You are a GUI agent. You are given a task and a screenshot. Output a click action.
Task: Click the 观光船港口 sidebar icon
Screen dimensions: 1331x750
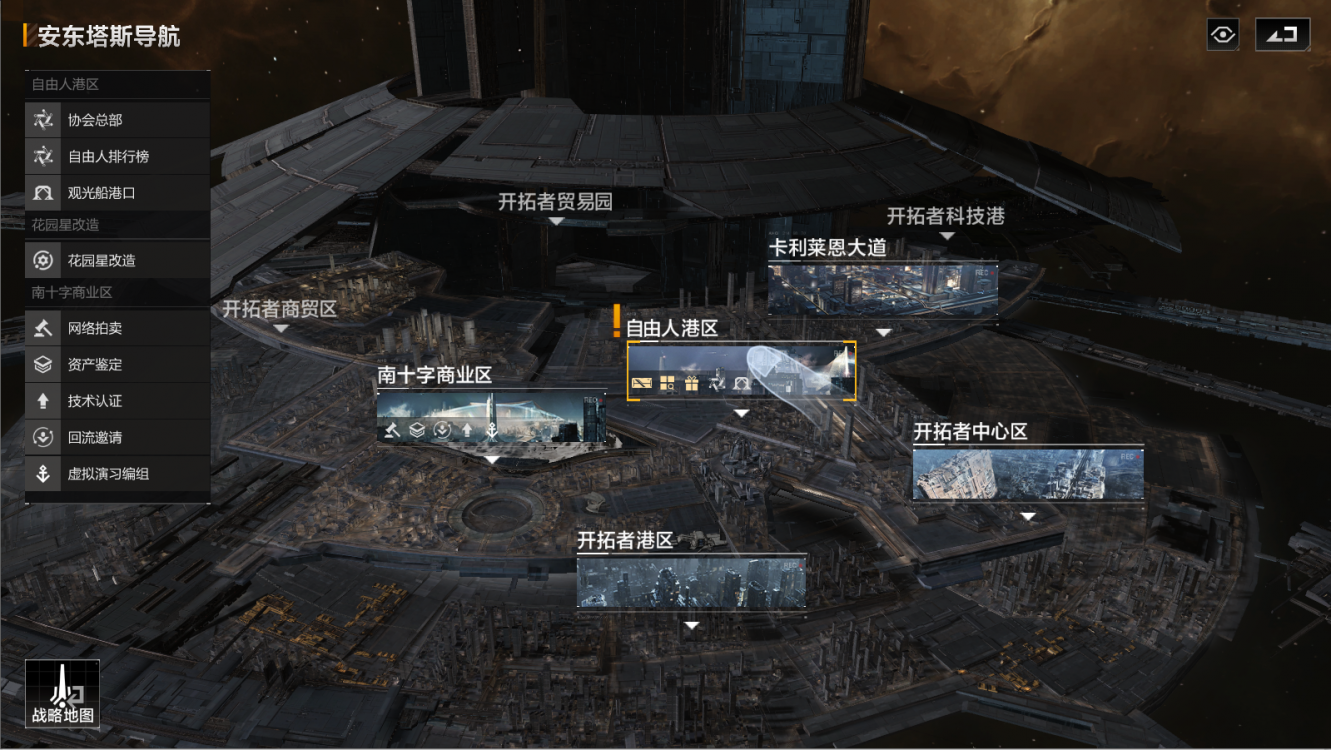click(x=42, y=192)
